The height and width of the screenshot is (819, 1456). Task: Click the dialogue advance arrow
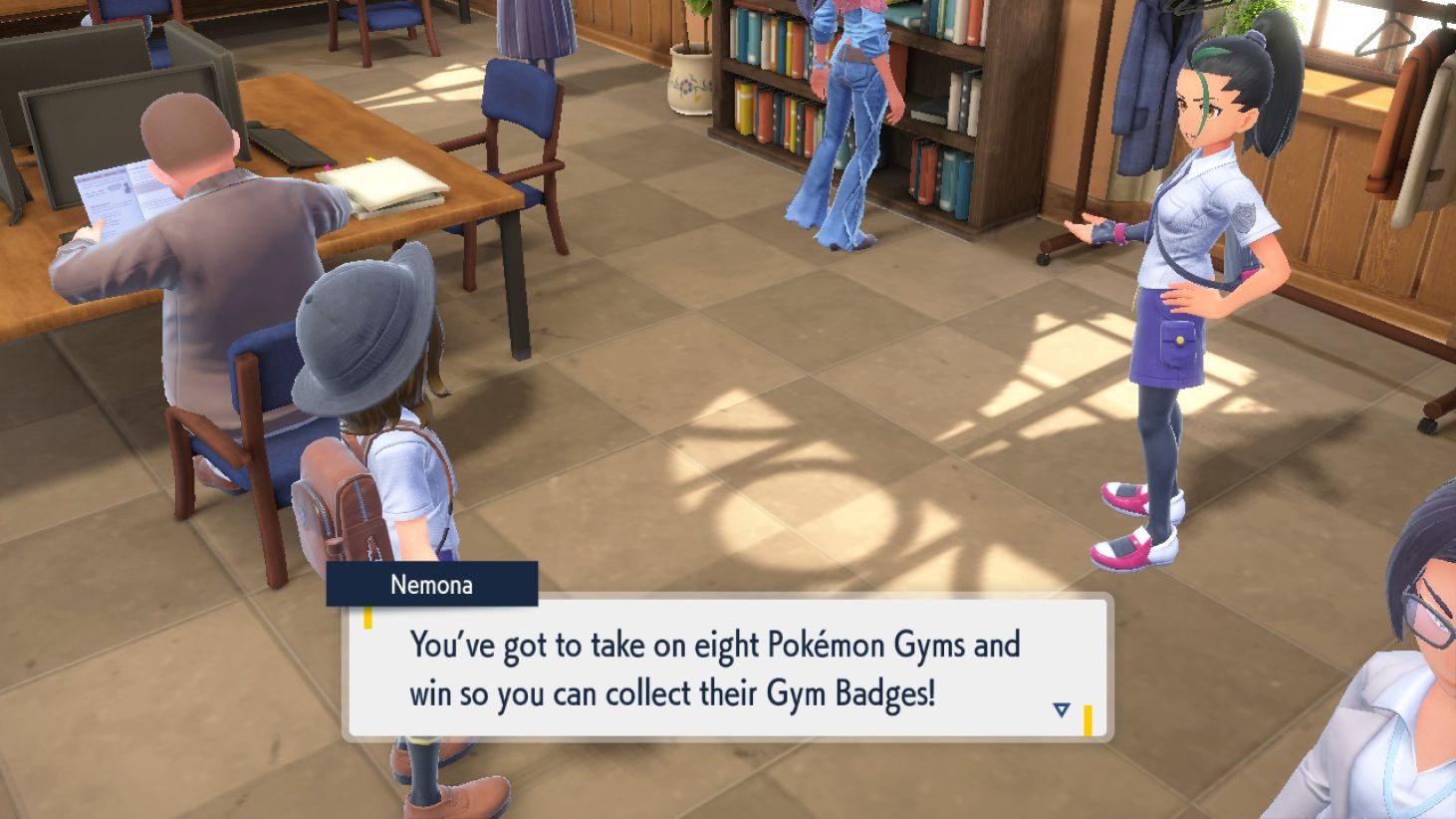click(x=1062, y=710)
